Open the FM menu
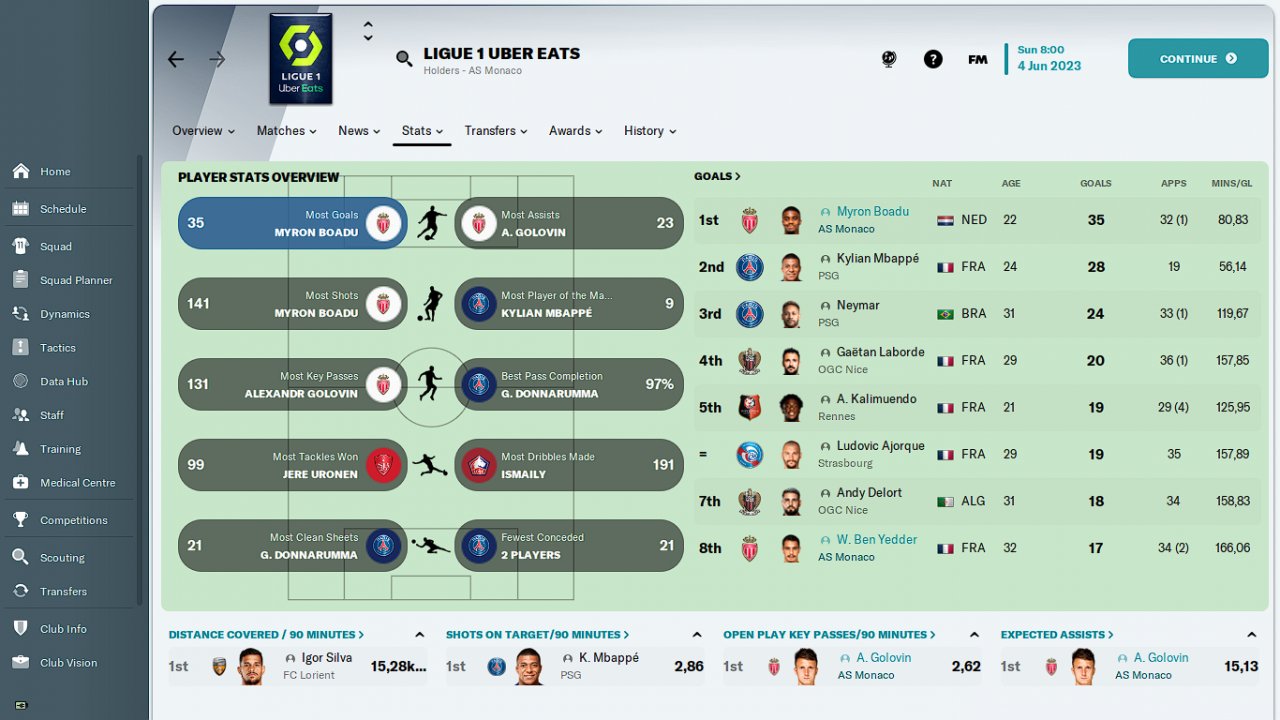Image resolution: width=1280 pixels, height=720 pixels. tap(978, 59)
